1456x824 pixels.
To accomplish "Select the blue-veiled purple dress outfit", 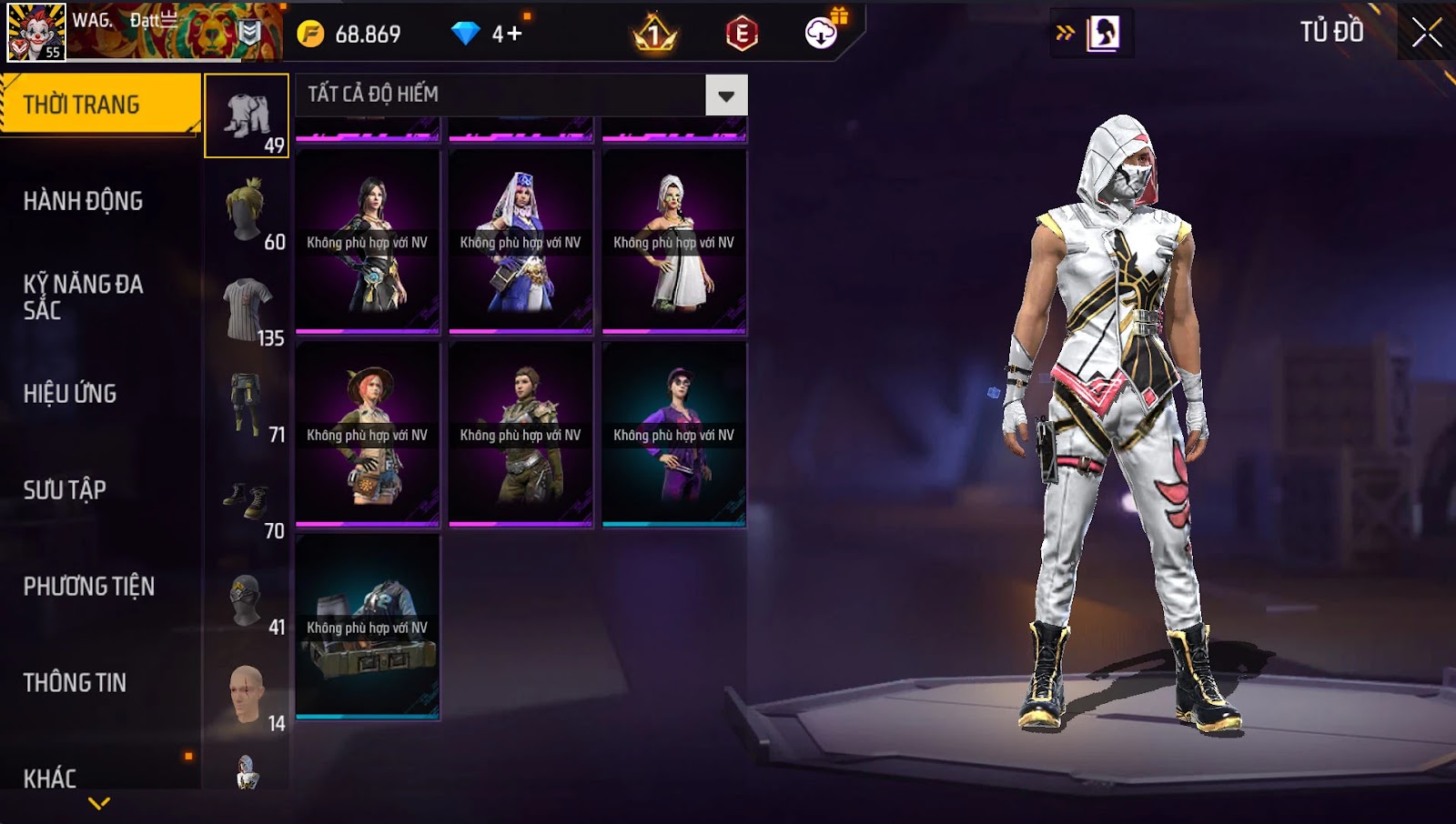I will [521, 242].
